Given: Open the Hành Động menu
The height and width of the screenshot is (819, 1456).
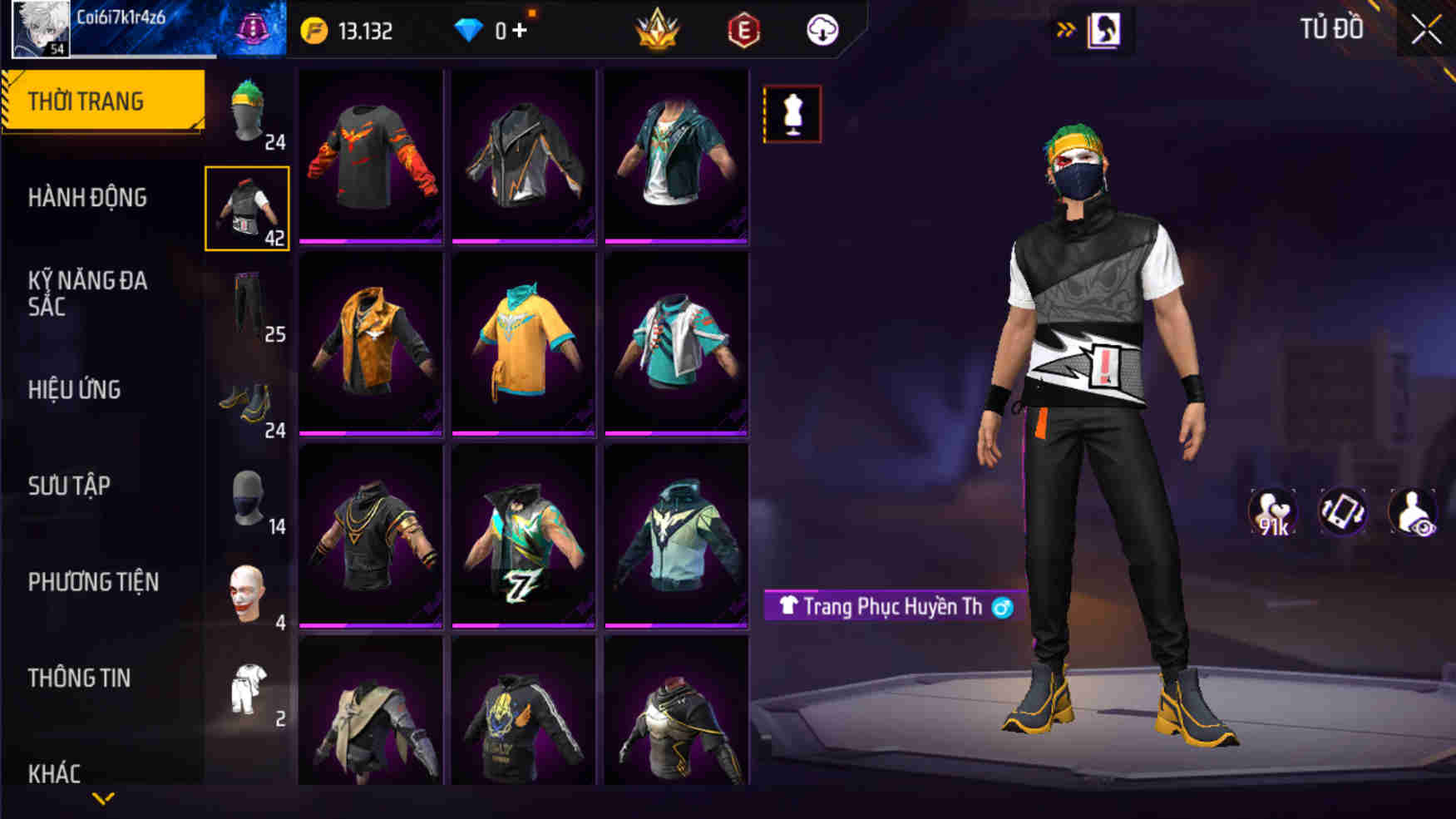Looking at the screenshot, I should 87,198.
